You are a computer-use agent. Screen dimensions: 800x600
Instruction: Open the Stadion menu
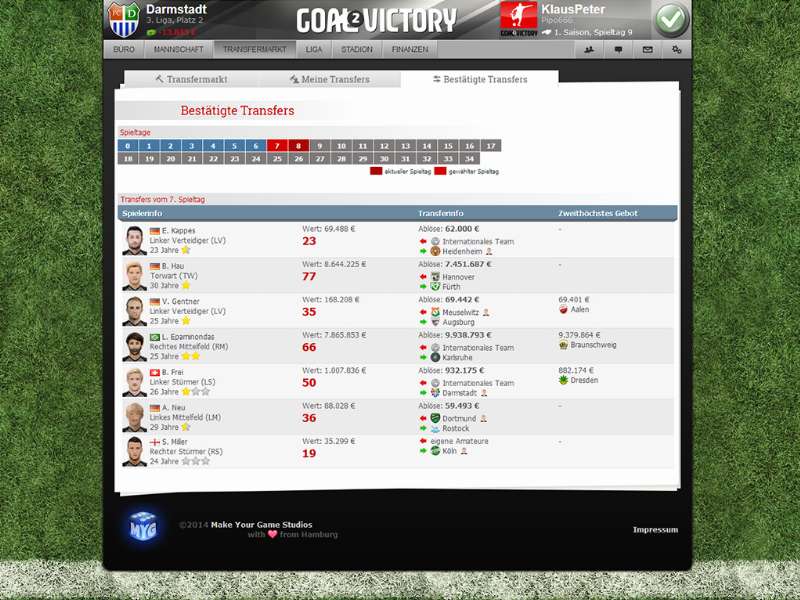click(356, 49)
